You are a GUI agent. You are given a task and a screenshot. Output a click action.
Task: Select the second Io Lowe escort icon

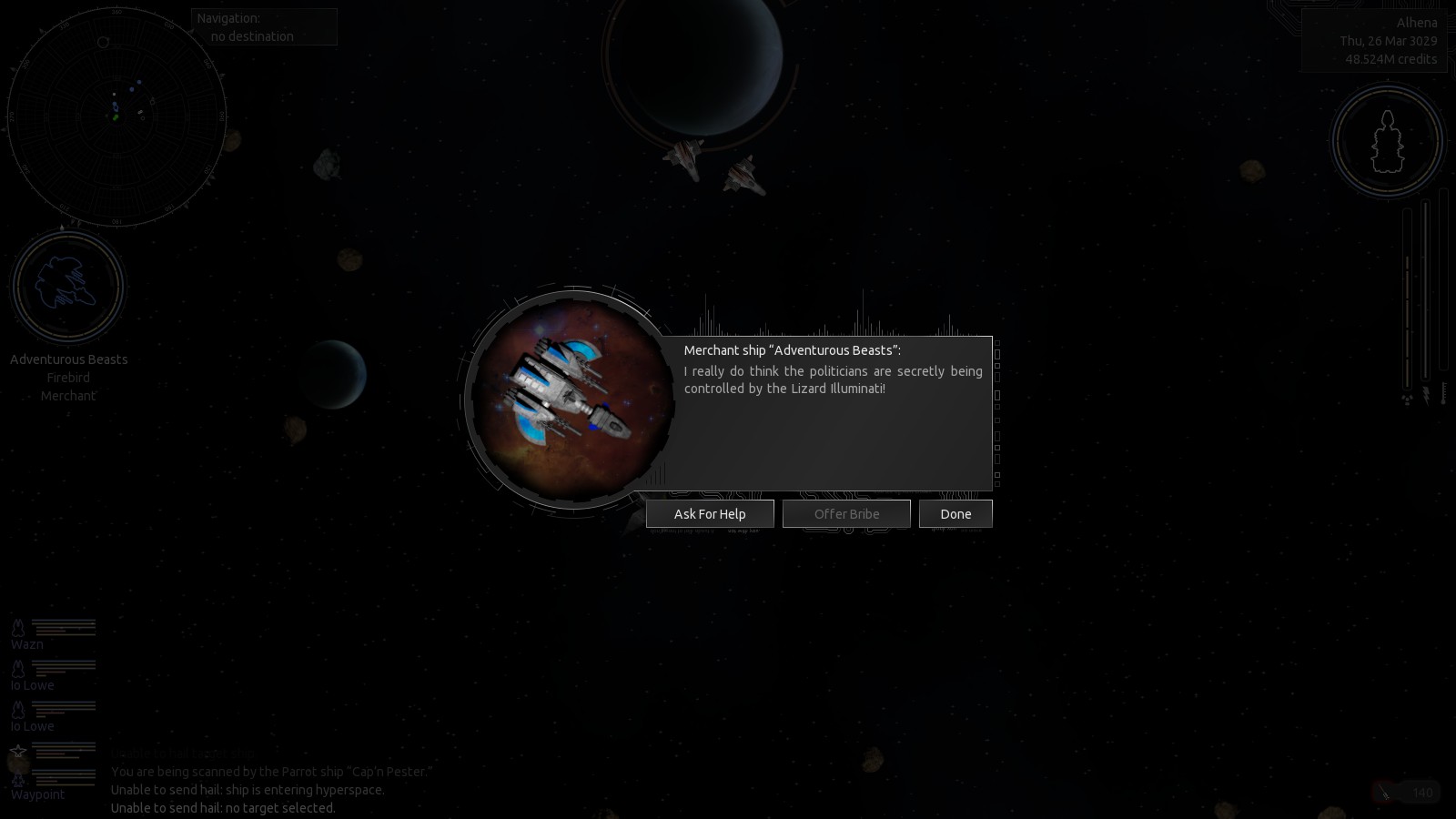tap(17, 709)
